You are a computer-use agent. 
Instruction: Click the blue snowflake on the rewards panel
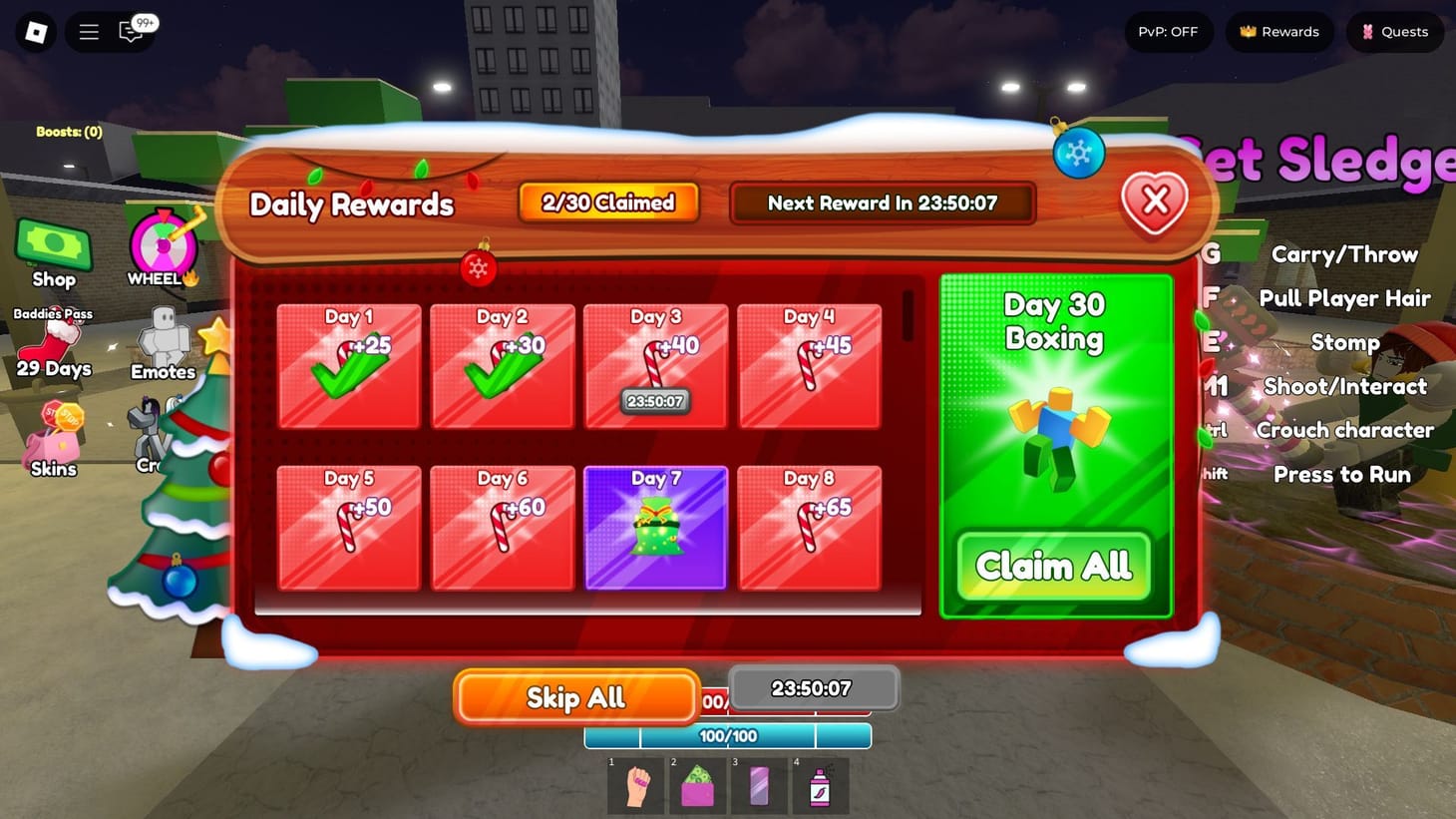tap(1078, 153)
